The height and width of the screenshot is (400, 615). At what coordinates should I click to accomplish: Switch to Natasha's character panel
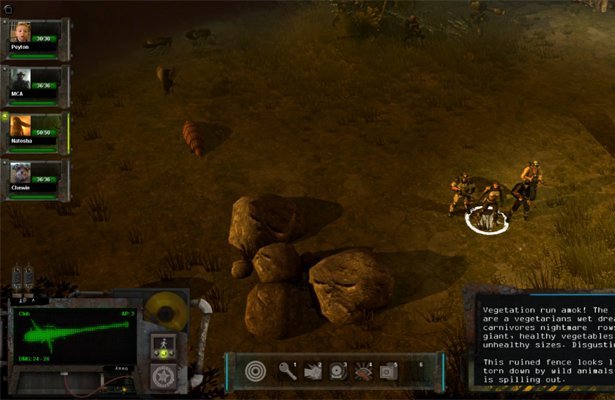[21, 130]
